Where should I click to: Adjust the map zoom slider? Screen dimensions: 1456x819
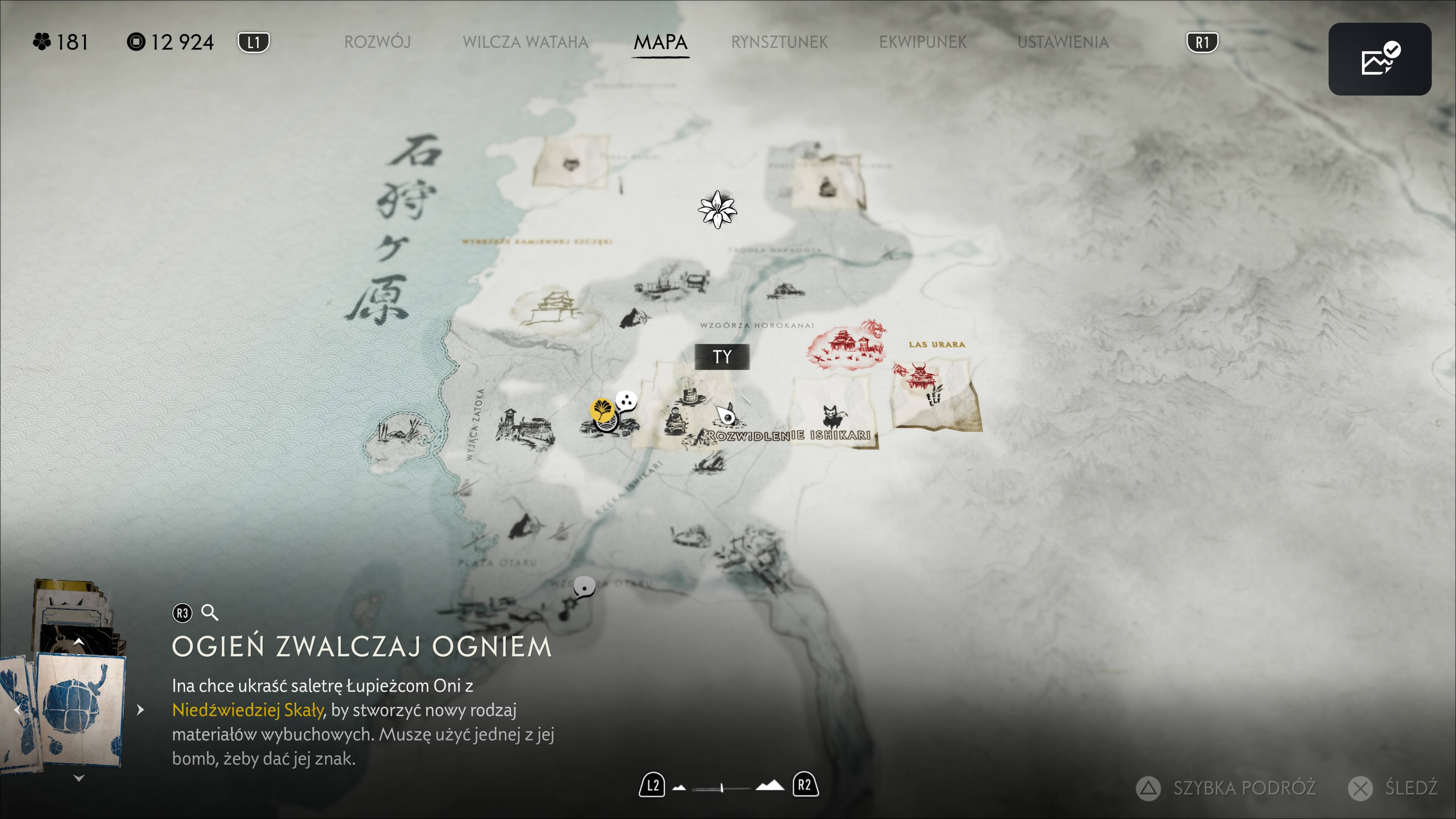point(722,788)
